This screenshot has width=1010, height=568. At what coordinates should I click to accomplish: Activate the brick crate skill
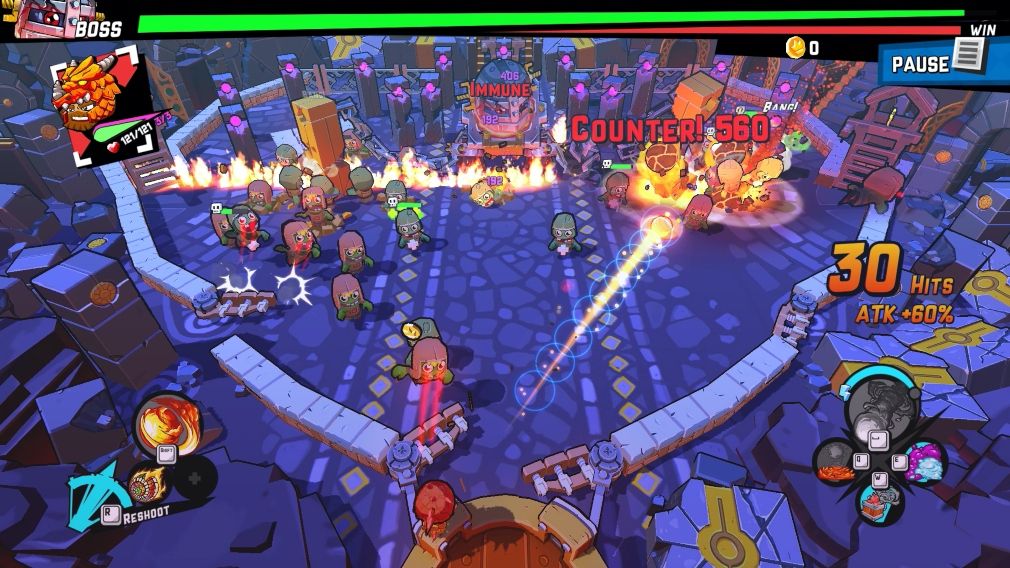[x=879, y=501]
